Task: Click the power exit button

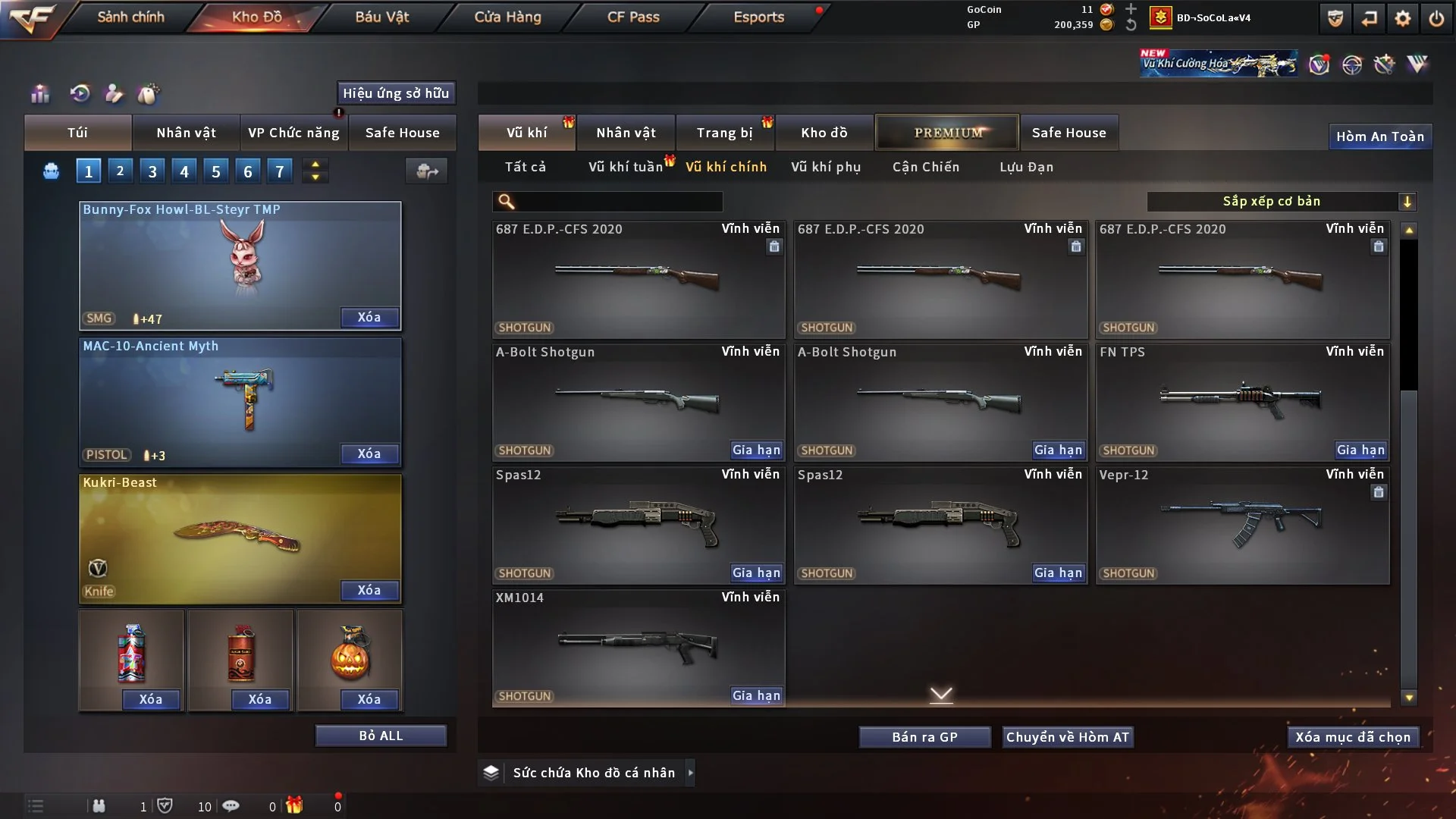Action: tap(1436, 18)
